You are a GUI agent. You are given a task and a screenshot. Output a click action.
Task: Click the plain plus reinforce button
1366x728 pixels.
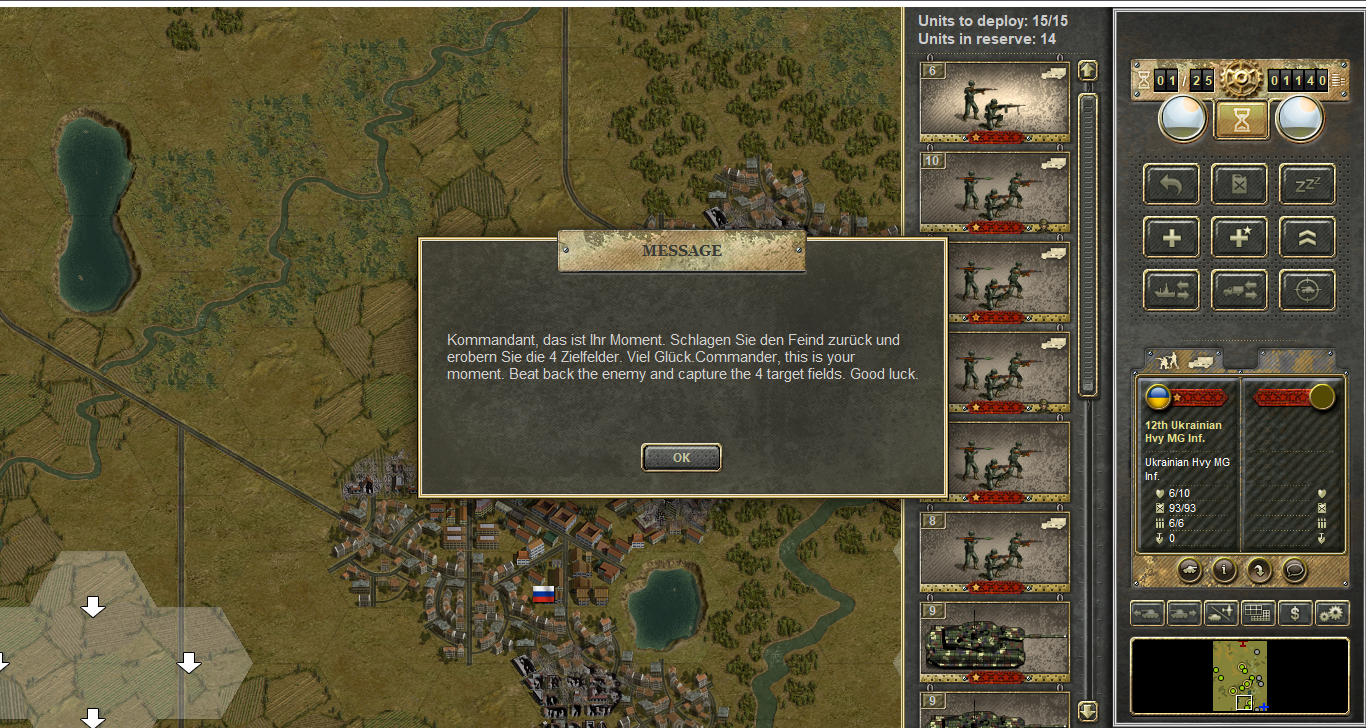click(x=1172, y=238)
